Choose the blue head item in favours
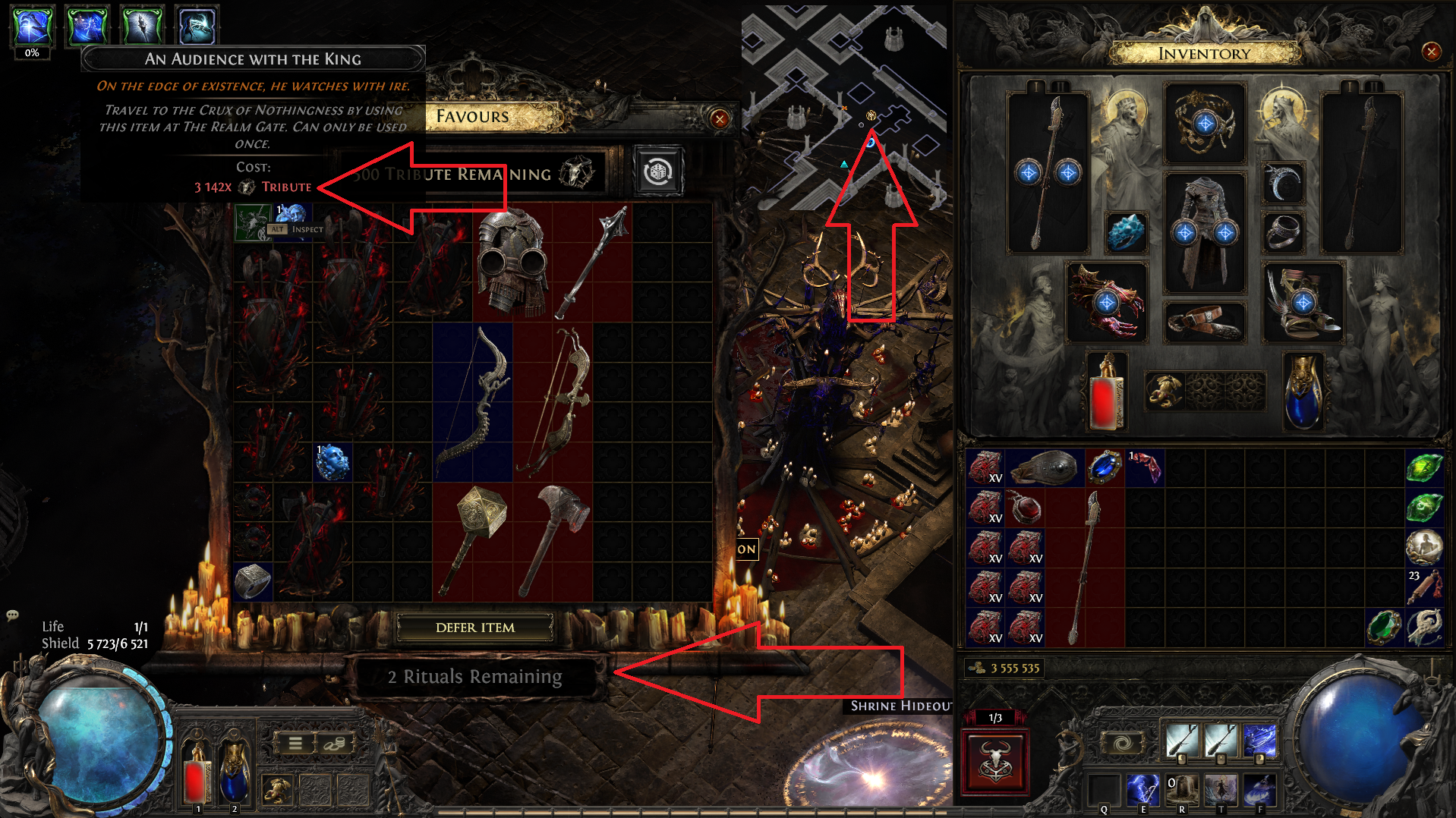Image resolution: width=1456 pixels, height=818 pixels. [332, 462]
